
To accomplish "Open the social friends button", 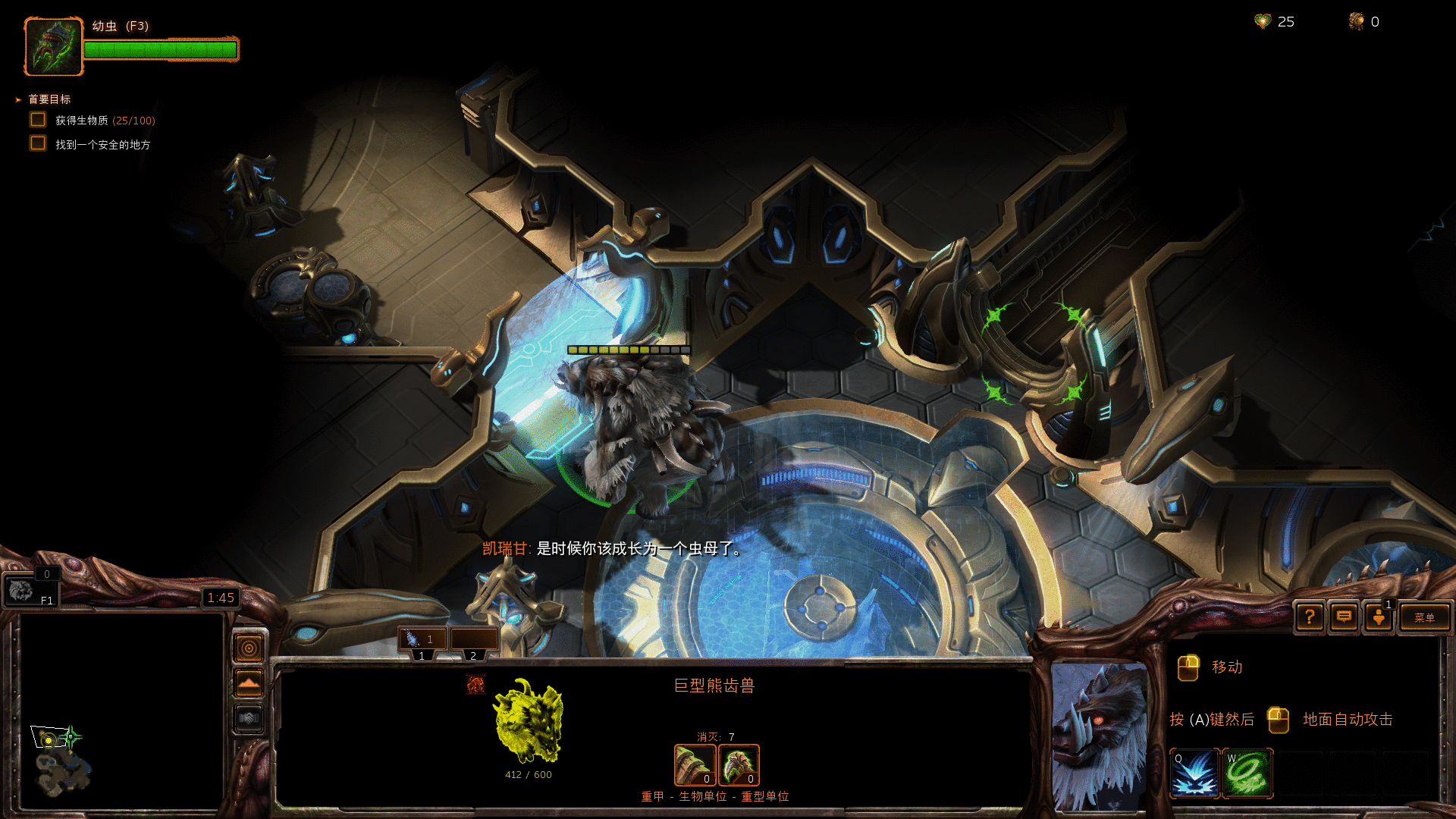I will click(1379, 617).
